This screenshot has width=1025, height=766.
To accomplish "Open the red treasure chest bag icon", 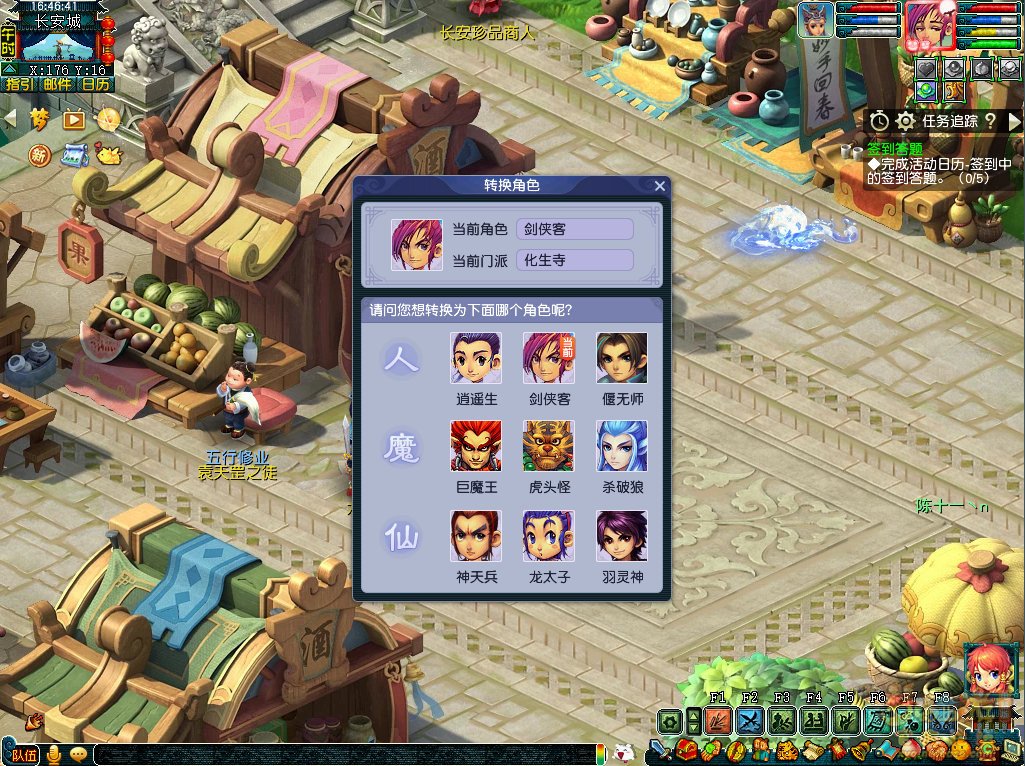I will coord(686,749).
